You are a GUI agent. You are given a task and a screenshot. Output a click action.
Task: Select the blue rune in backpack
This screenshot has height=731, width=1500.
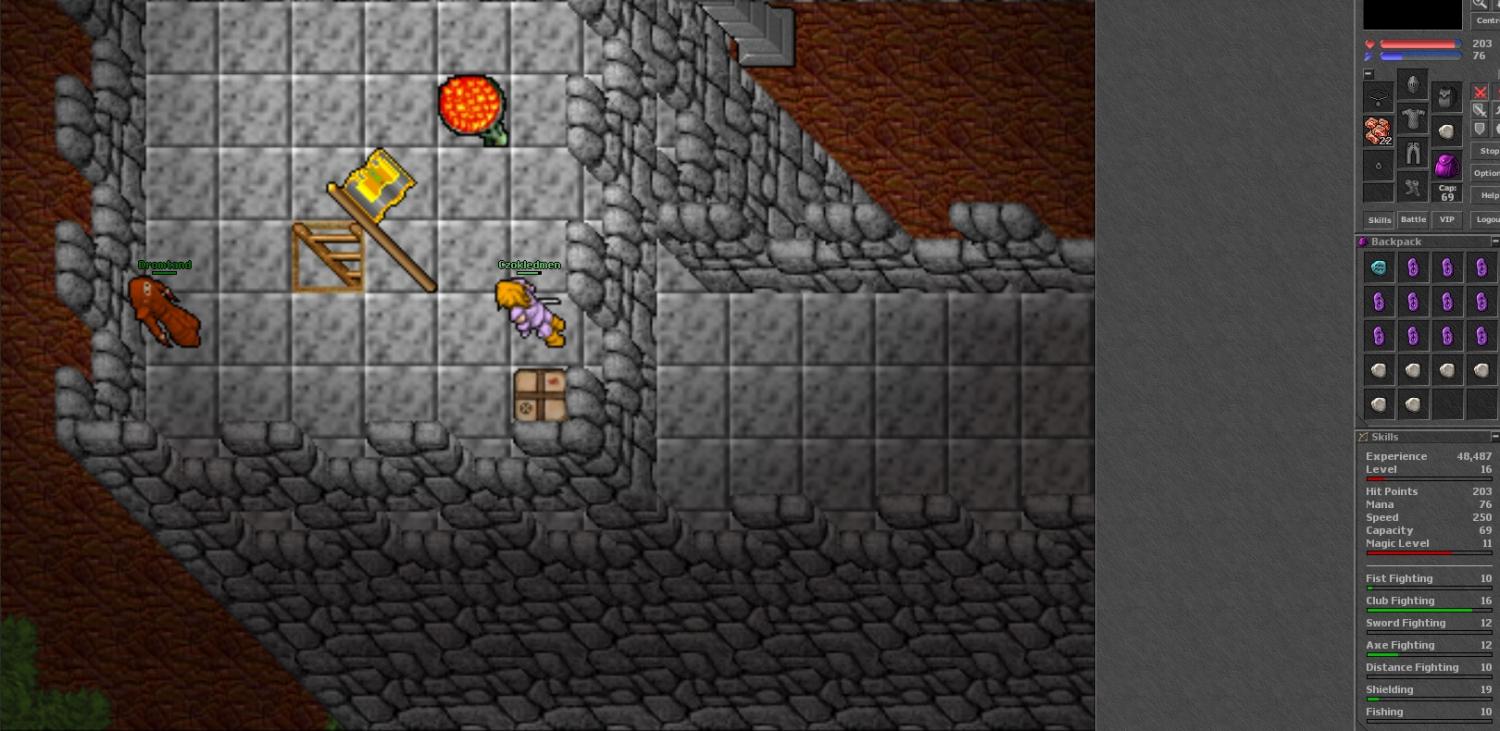1379,267
